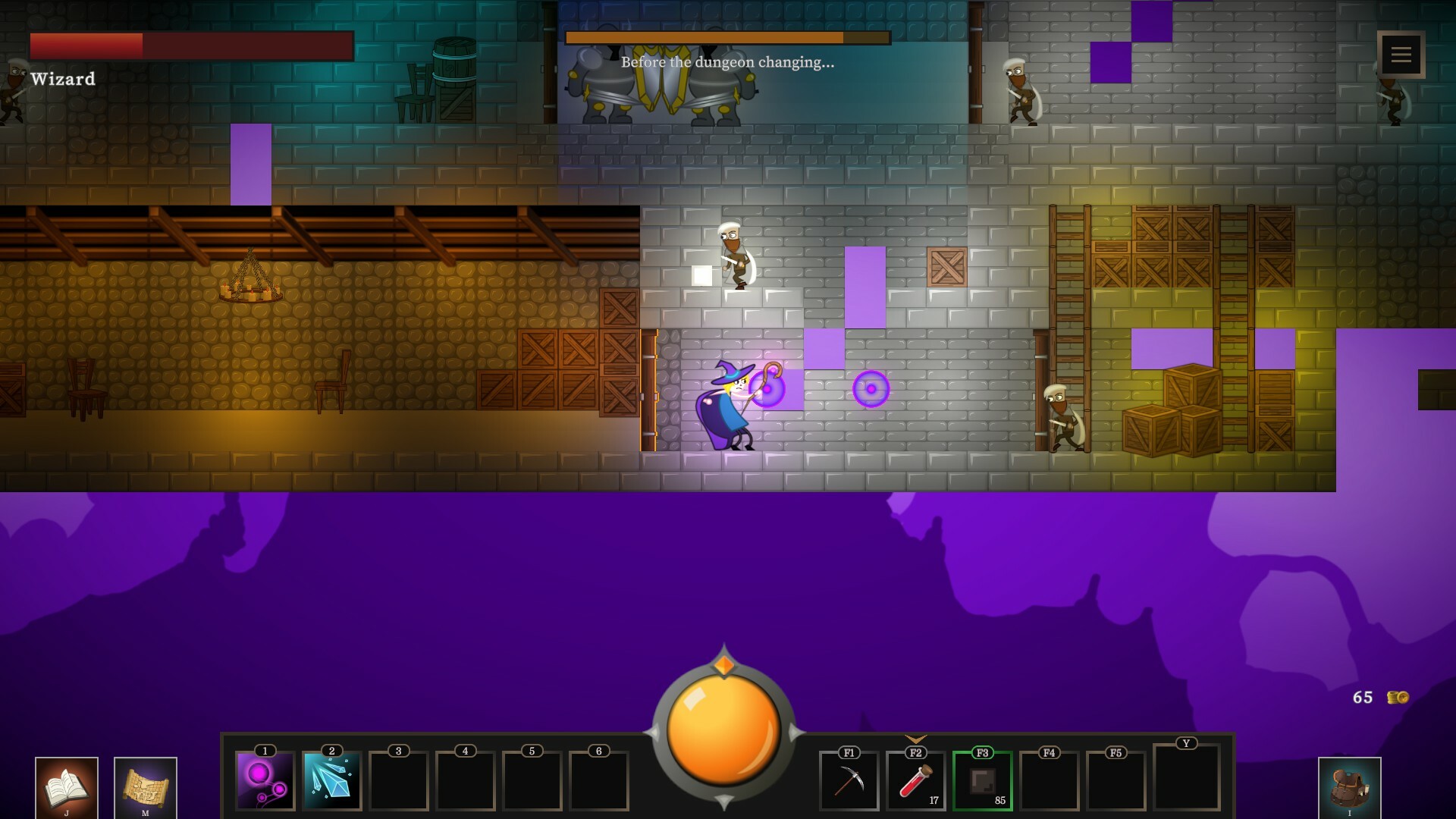This screenshot has width=1456, height=819.
Task: Select the empty F4 slot
Action: tap(1049, 783)
